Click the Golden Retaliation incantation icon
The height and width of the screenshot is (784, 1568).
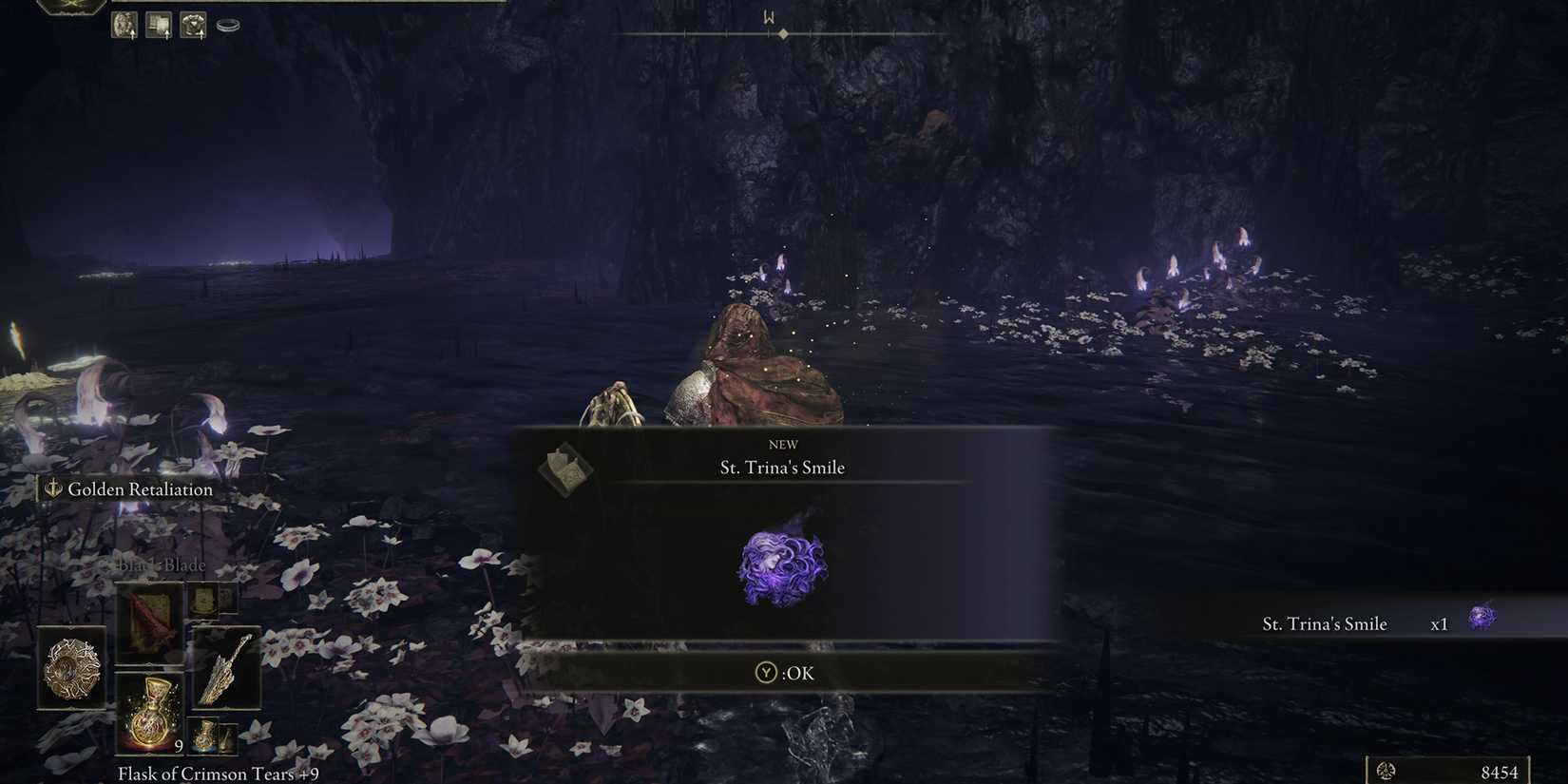coord(52,489)
